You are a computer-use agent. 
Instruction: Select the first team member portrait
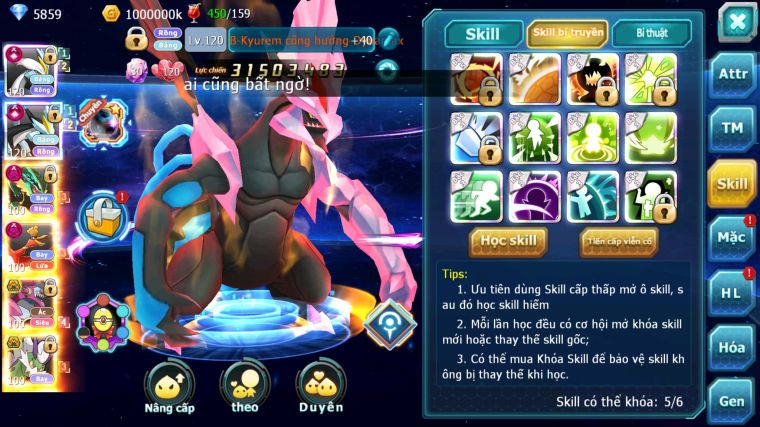pos(30,69)
